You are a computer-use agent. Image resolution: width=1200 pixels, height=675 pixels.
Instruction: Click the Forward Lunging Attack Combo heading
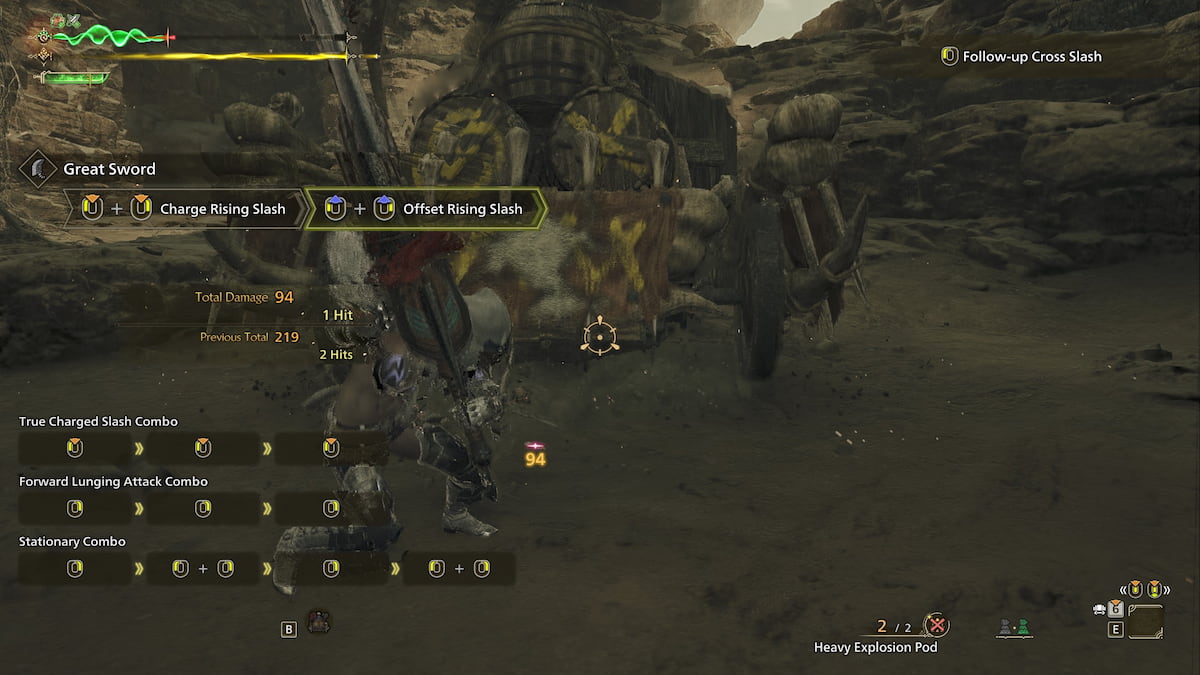click(x=113, y=482)
